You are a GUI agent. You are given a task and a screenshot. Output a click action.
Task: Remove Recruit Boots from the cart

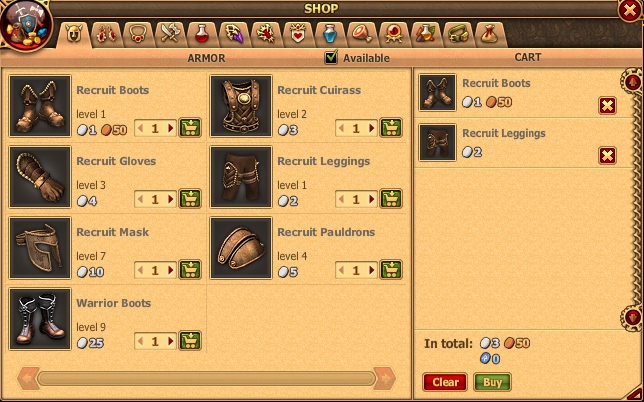tap(607, 106)
